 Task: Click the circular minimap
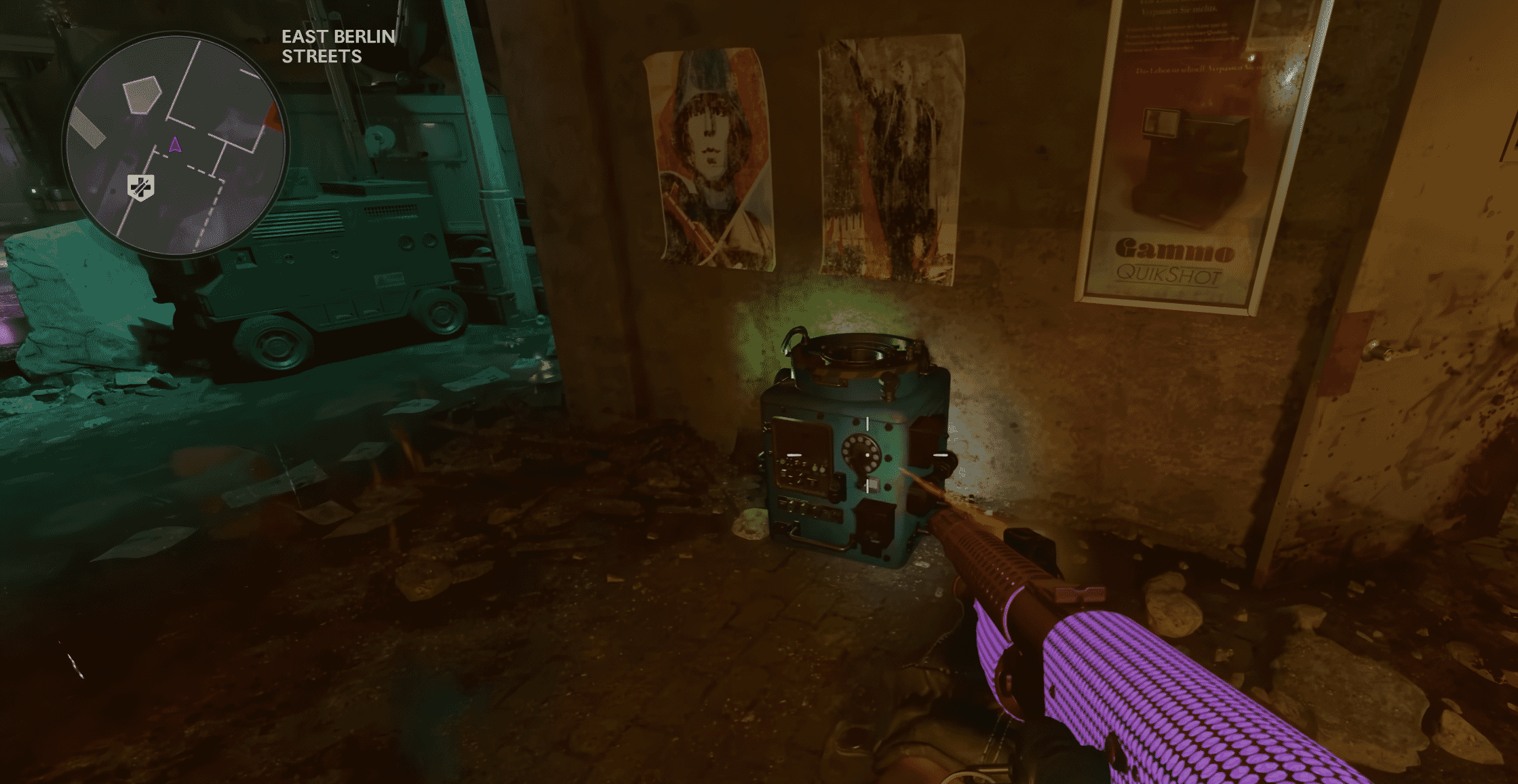pyautogui.click(x=176, y=145)
